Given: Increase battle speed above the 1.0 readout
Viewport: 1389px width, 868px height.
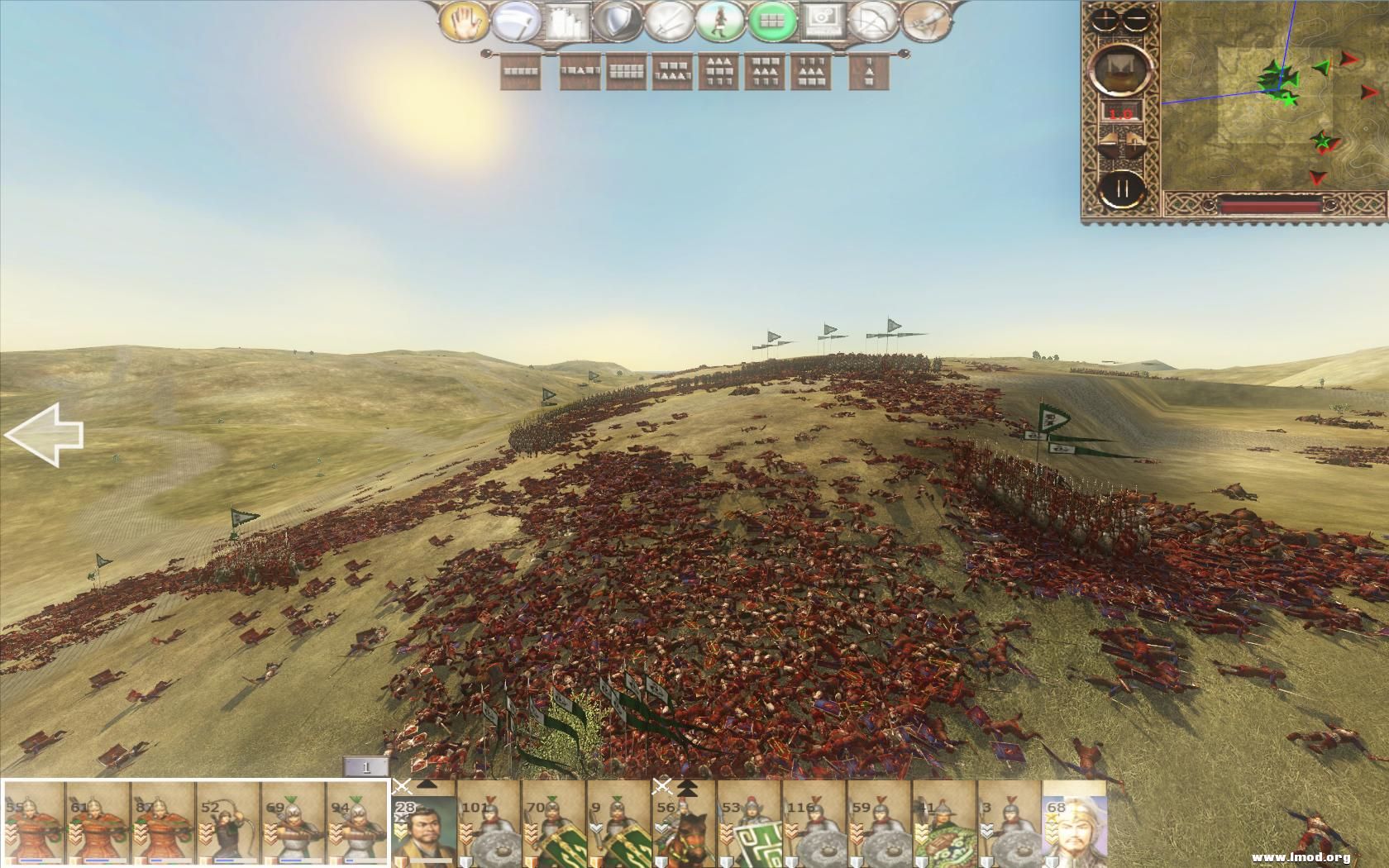Looking at the screenshot, I should coord(1134,141).
